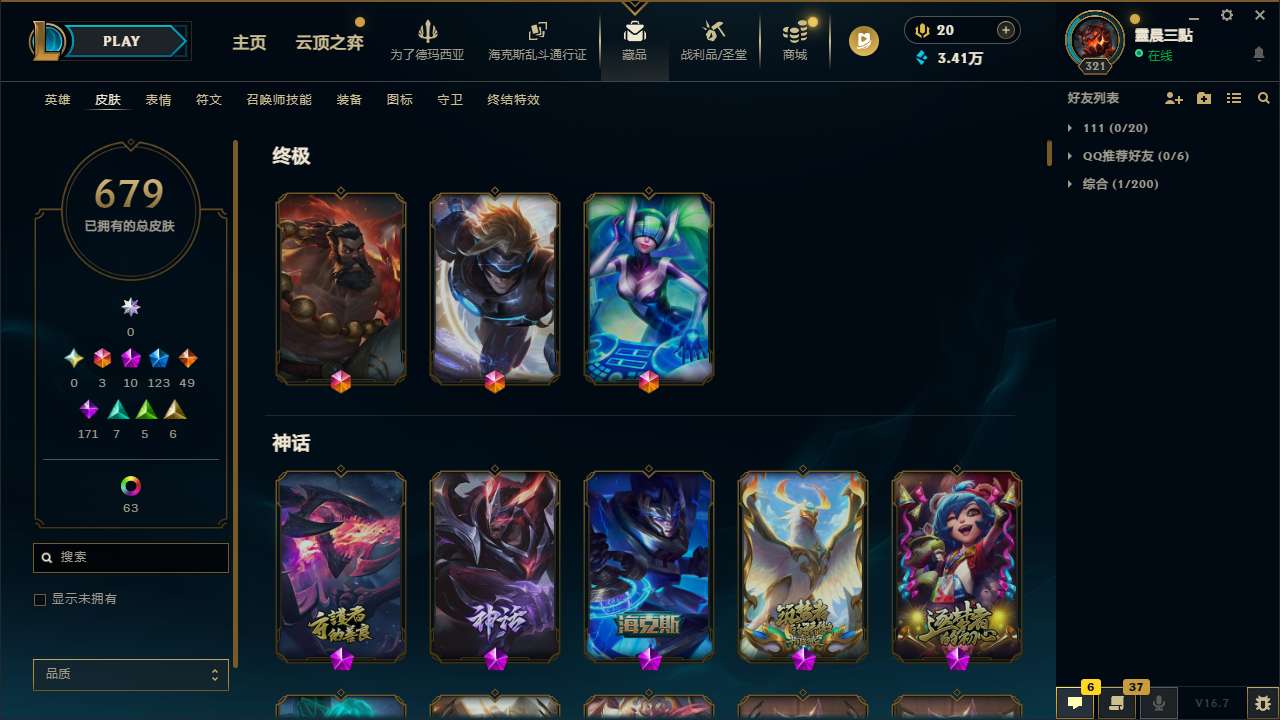Open the 品质 quality dropdown

pyautogui.click(x=130, y=674)
